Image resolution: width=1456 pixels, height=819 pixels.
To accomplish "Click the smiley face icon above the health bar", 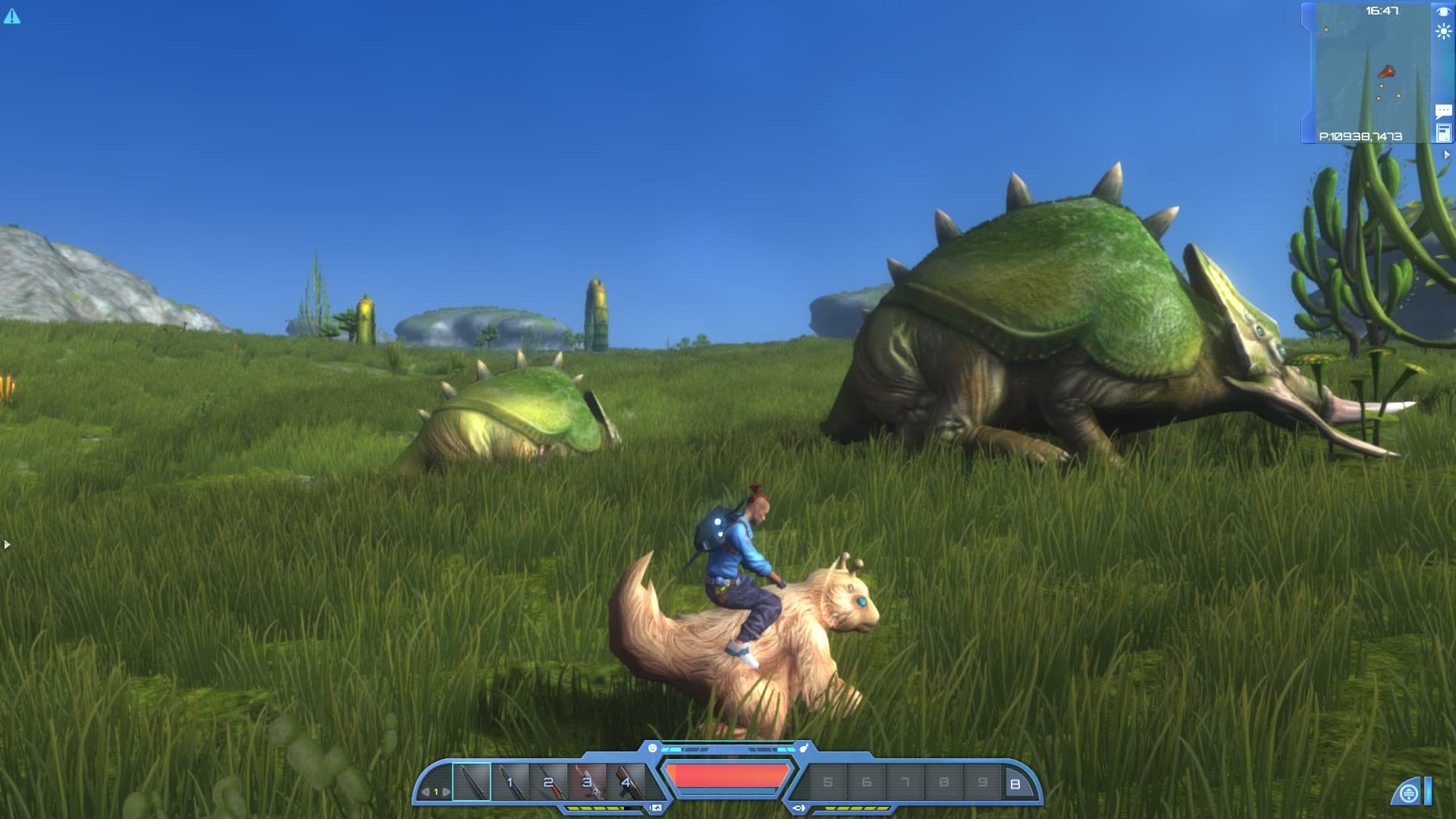I will (x=653, y=748).
